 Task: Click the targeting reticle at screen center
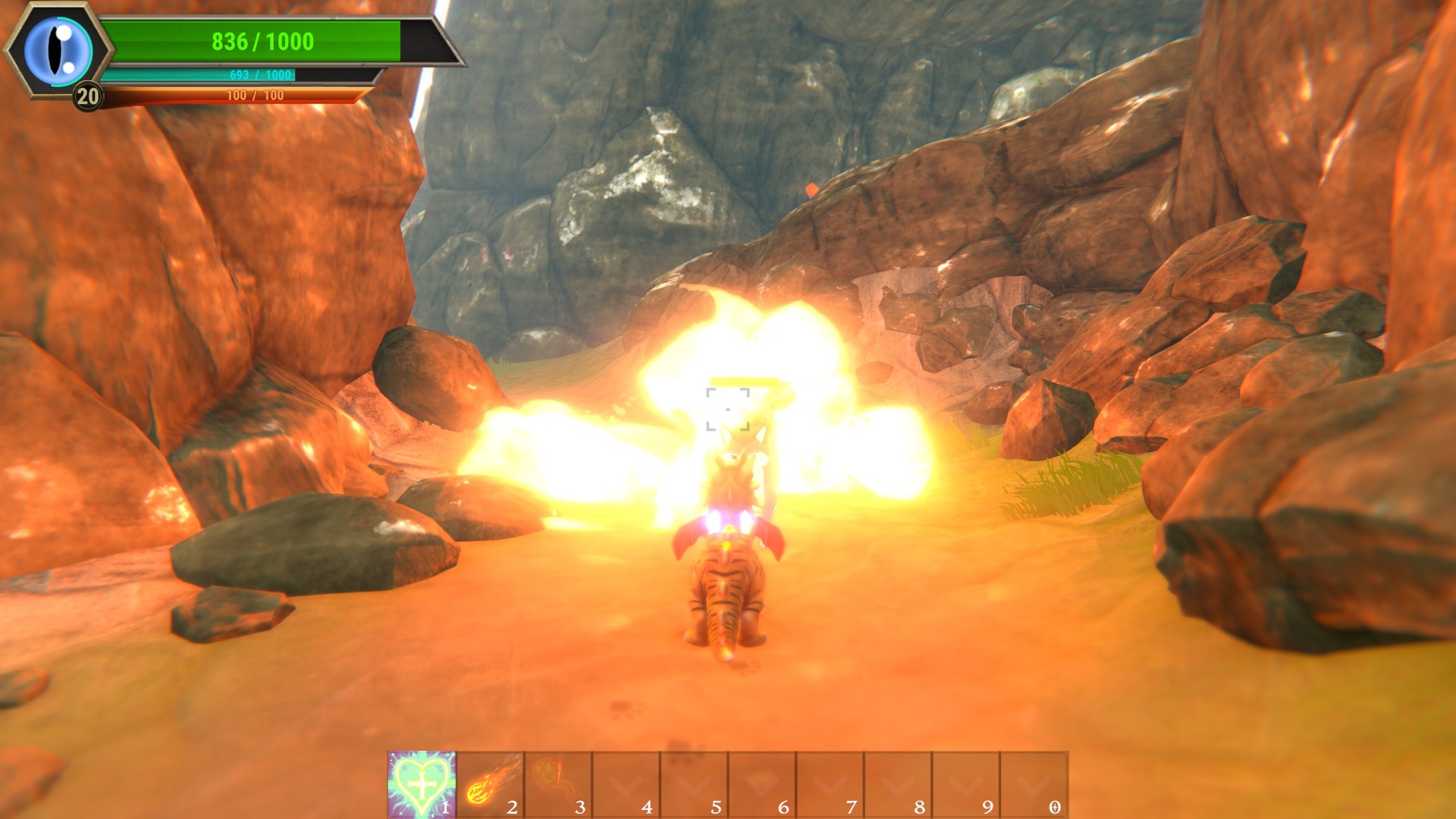pos(728,408)
